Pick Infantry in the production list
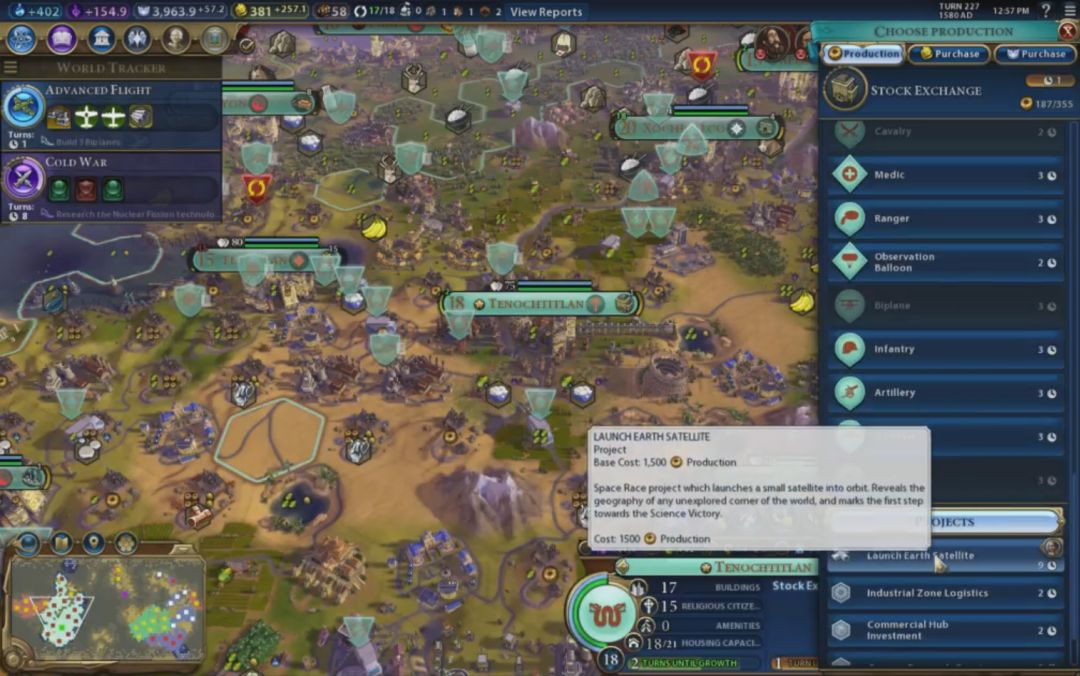The image size is (1080, 676). [x=944, y=349]
